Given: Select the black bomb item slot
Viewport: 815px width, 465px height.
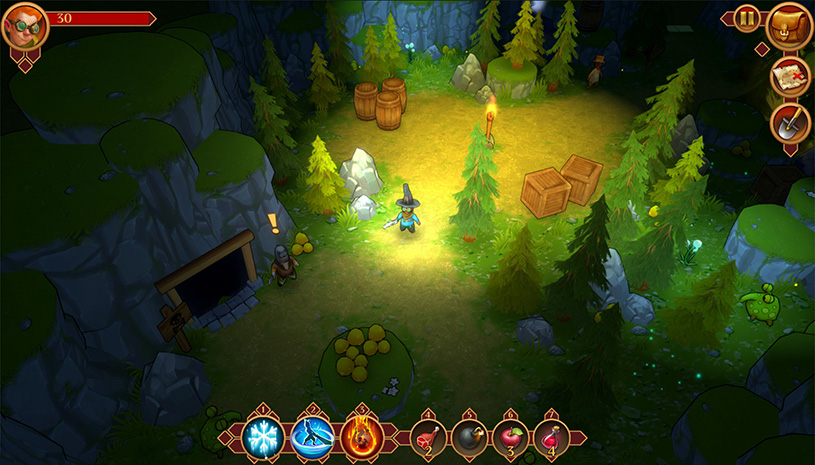Looking at the screenshot, I should pos(469,439).
